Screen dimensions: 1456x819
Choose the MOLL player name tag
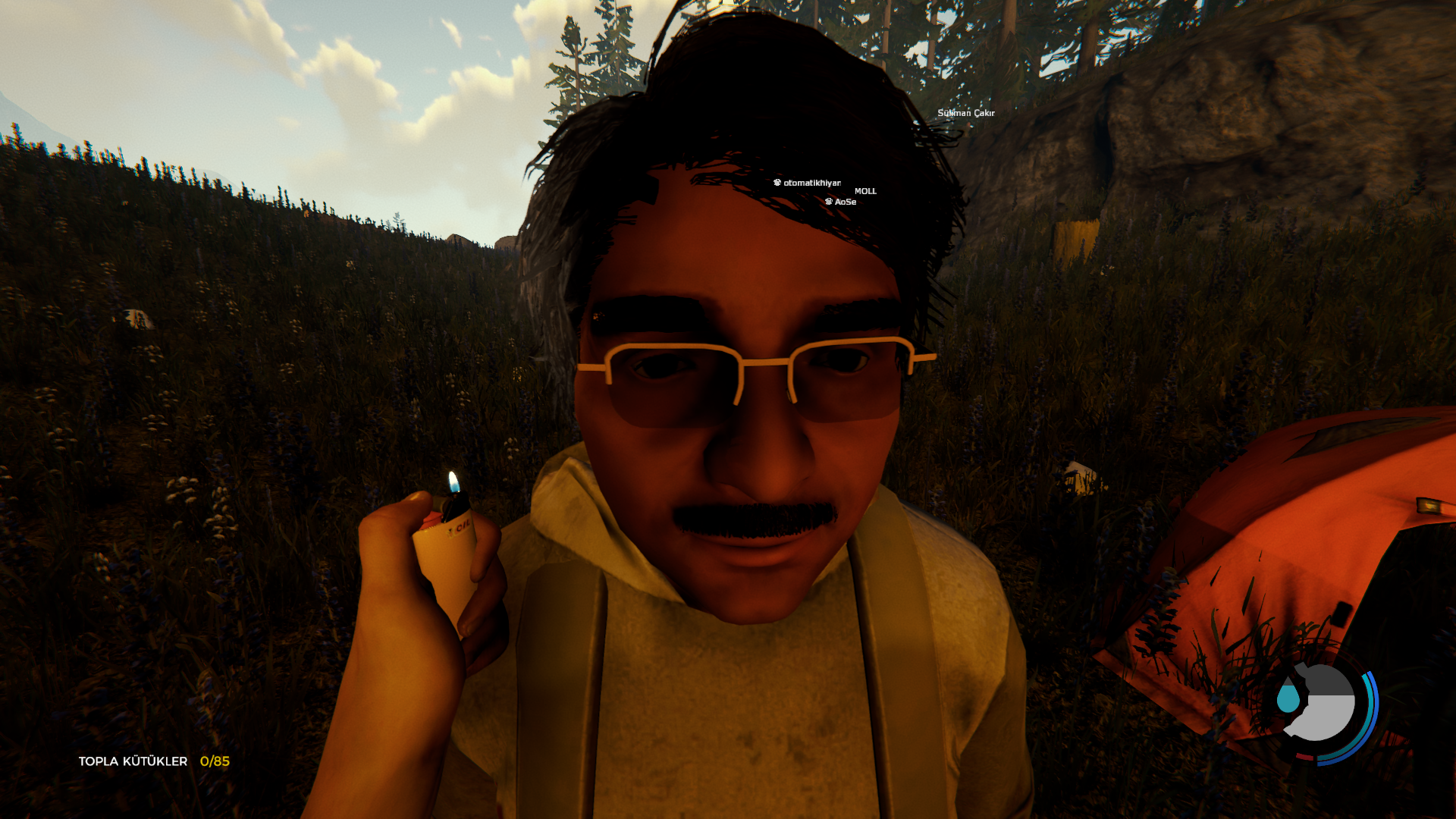[x=865, y=191]
